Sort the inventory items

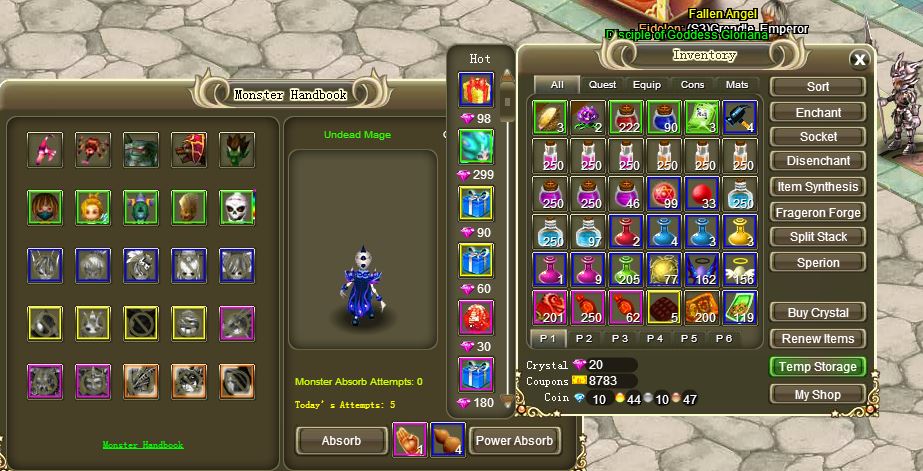pos(818,87)
